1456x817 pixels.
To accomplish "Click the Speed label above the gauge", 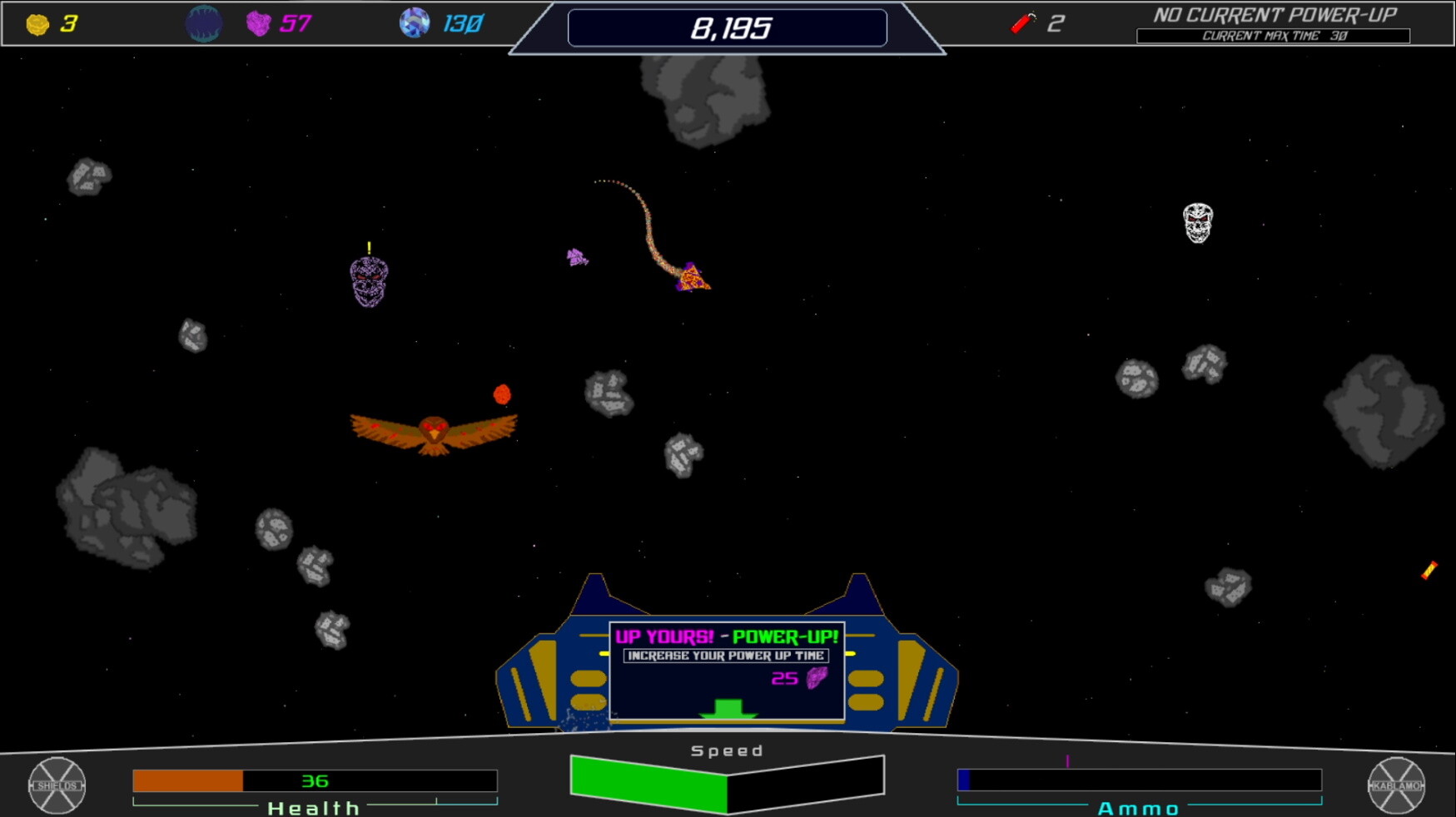I will click(726, 750).
